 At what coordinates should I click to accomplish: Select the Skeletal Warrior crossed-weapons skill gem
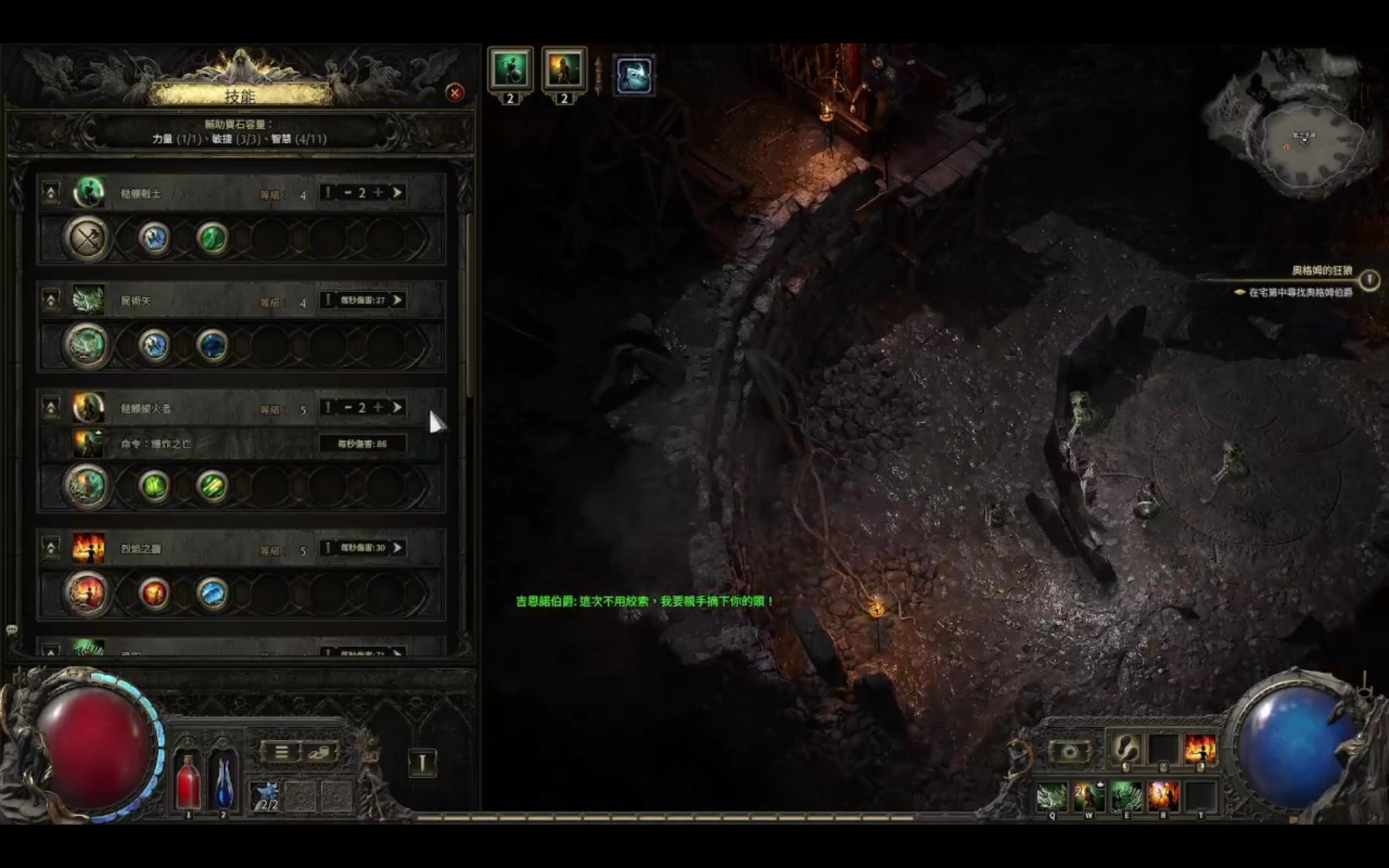pos(87,238)
